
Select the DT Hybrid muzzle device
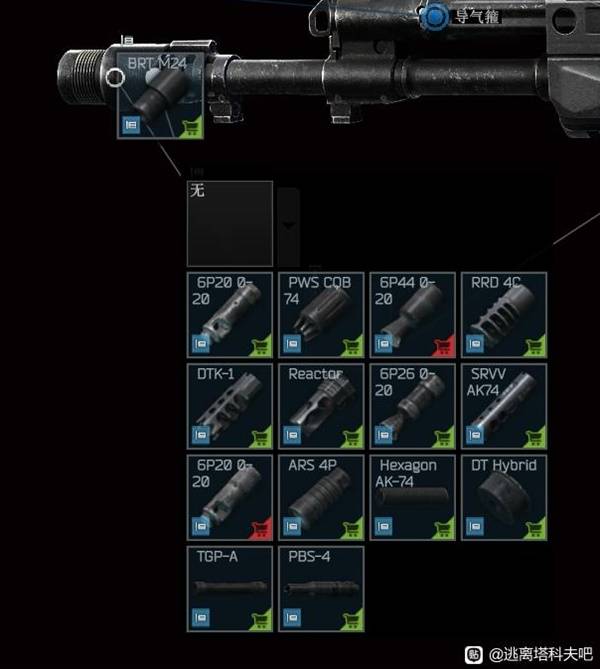(503, 497)
